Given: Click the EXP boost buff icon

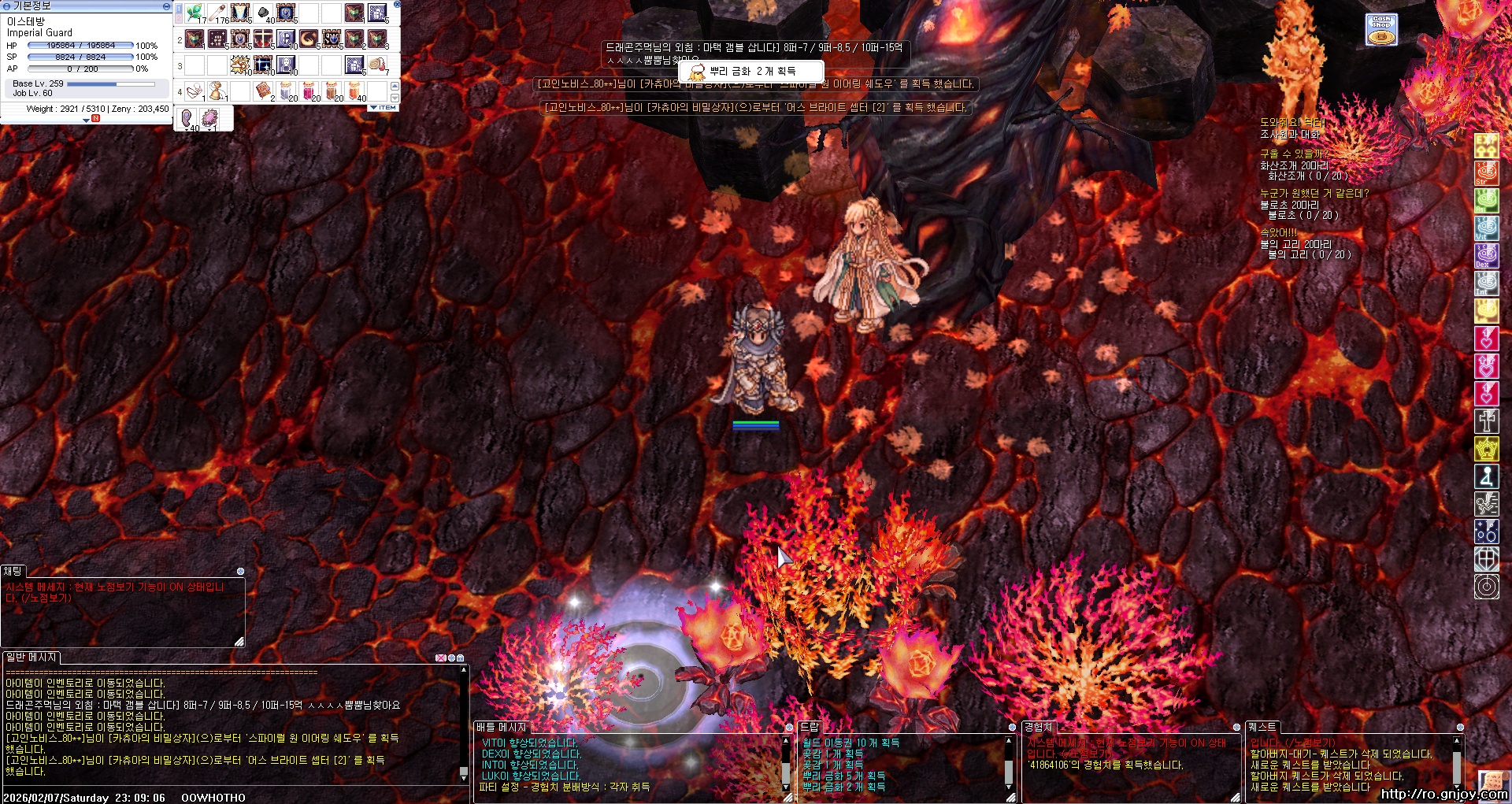Looking at the screenshot, I should 1486,146.
